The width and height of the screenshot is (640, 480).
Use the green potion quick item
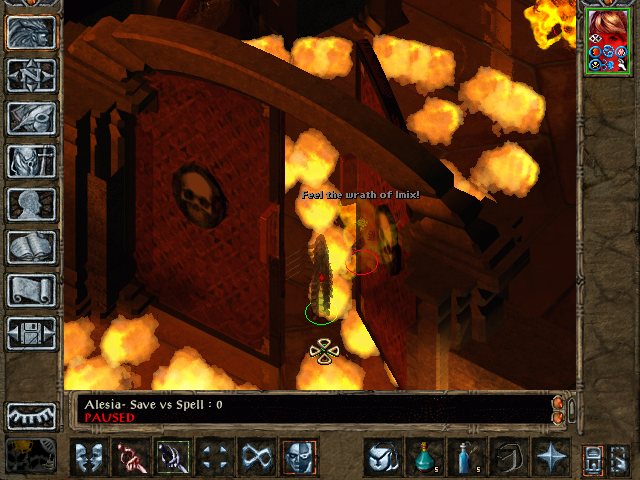[424, 456]
